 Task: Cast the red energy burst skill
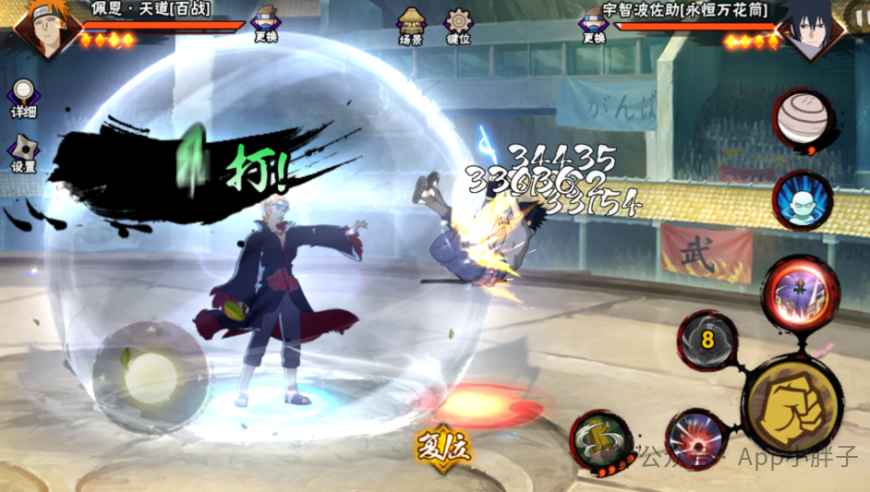click(x=696, y=440)
